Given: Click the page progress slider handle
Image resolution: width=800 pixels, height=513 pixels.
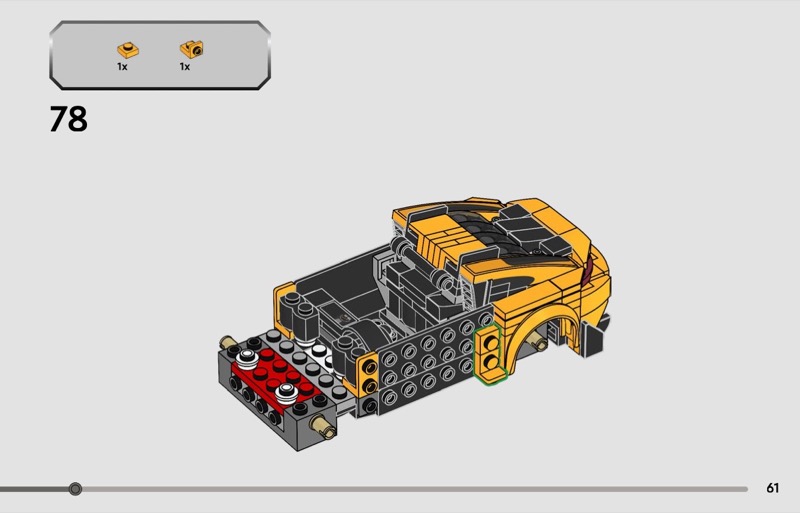Looking at the screenshot, I should (x=75, y=489).
